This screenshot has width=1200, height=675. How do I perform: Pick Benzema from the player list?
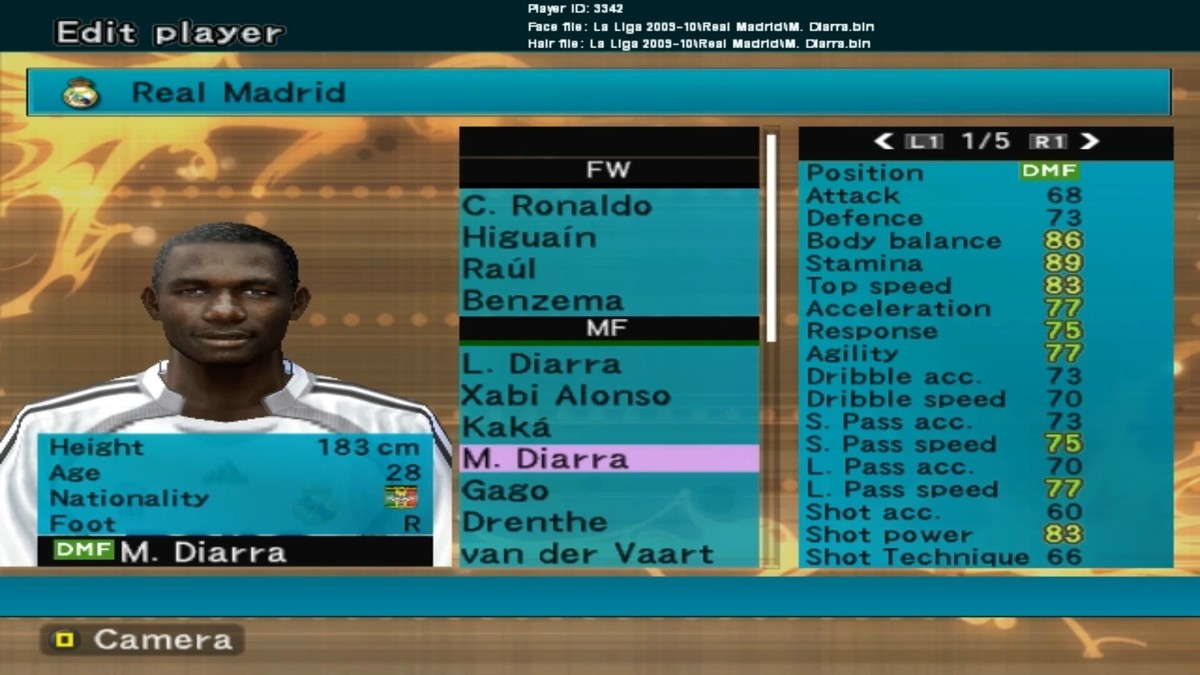pos(543,300)
